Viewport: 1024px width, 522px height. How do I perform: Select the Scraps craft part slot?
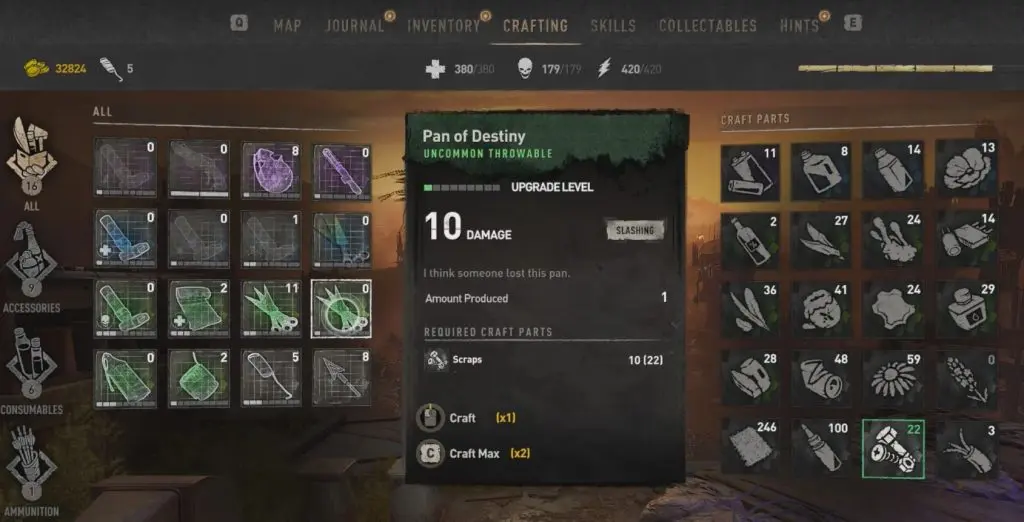(x=891, y=448)
